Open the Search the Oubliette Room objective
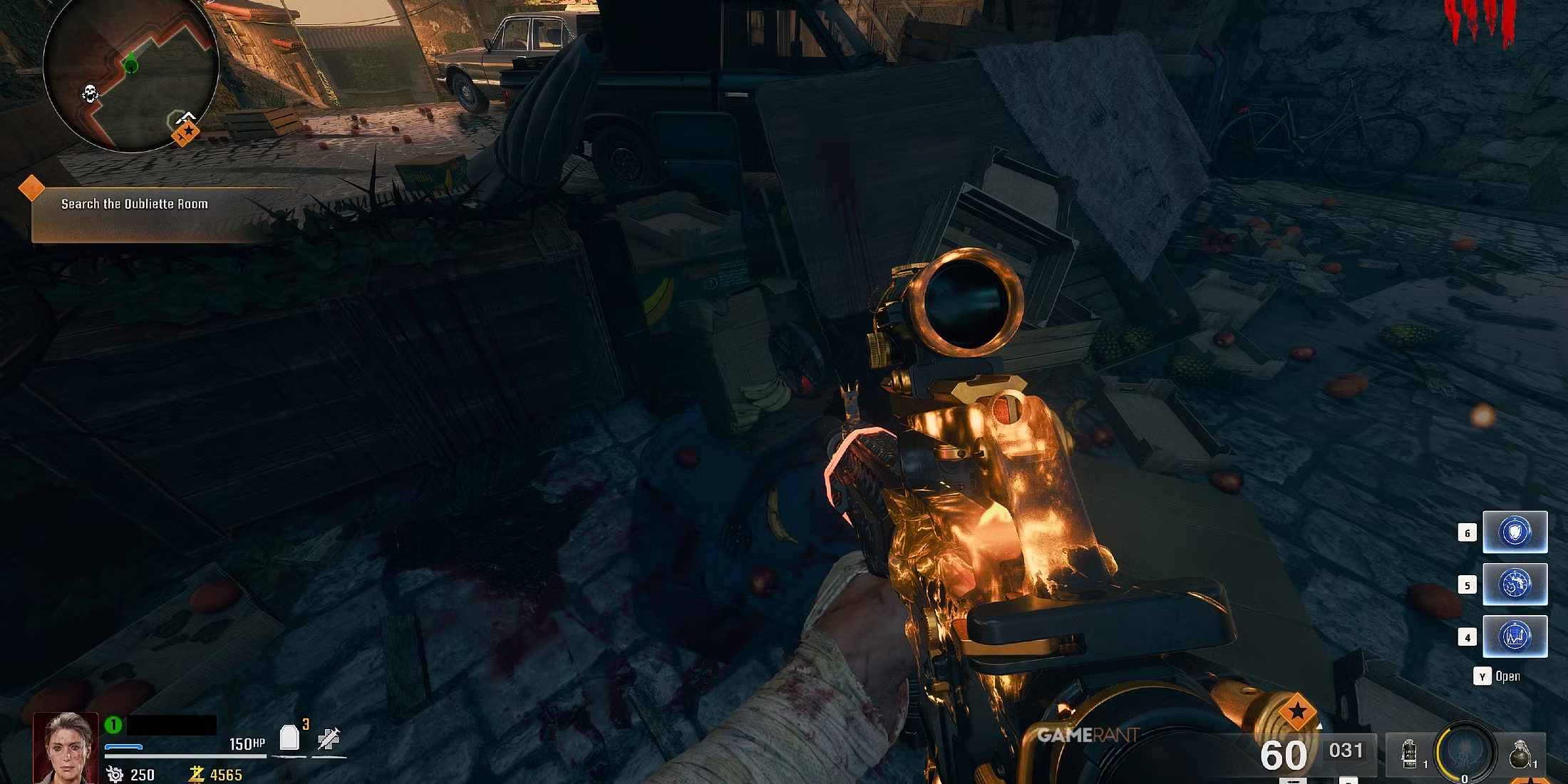The width and height of the screenshot is (1568, 784). pyautogui.click(x=135, y=204)
